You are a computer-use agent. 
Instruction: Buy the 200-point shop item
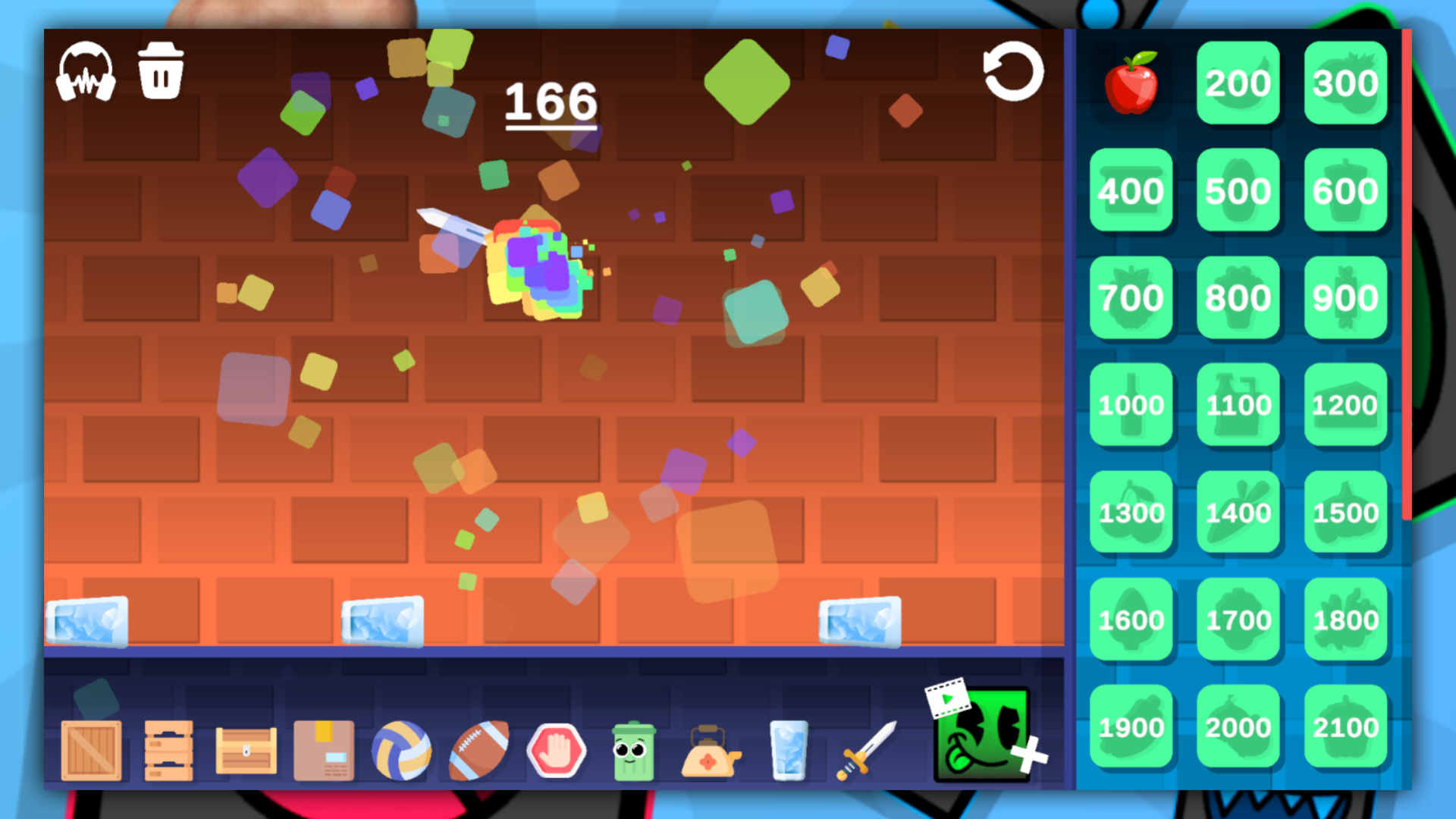tap(1238, 83)
